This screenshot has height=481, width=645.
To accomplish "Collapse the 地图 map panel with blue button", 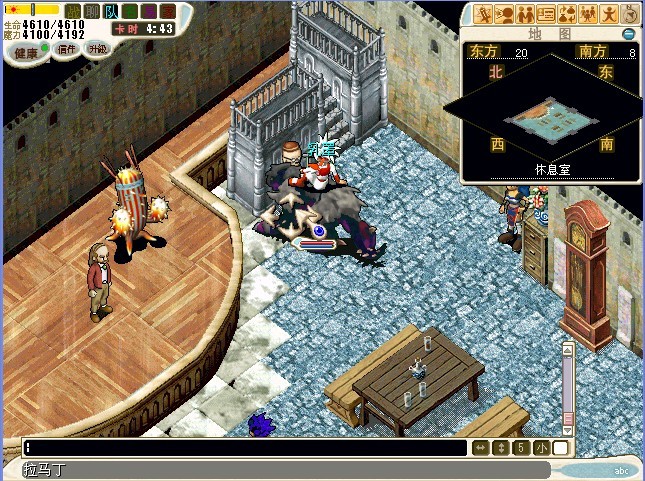I will 629,33.
